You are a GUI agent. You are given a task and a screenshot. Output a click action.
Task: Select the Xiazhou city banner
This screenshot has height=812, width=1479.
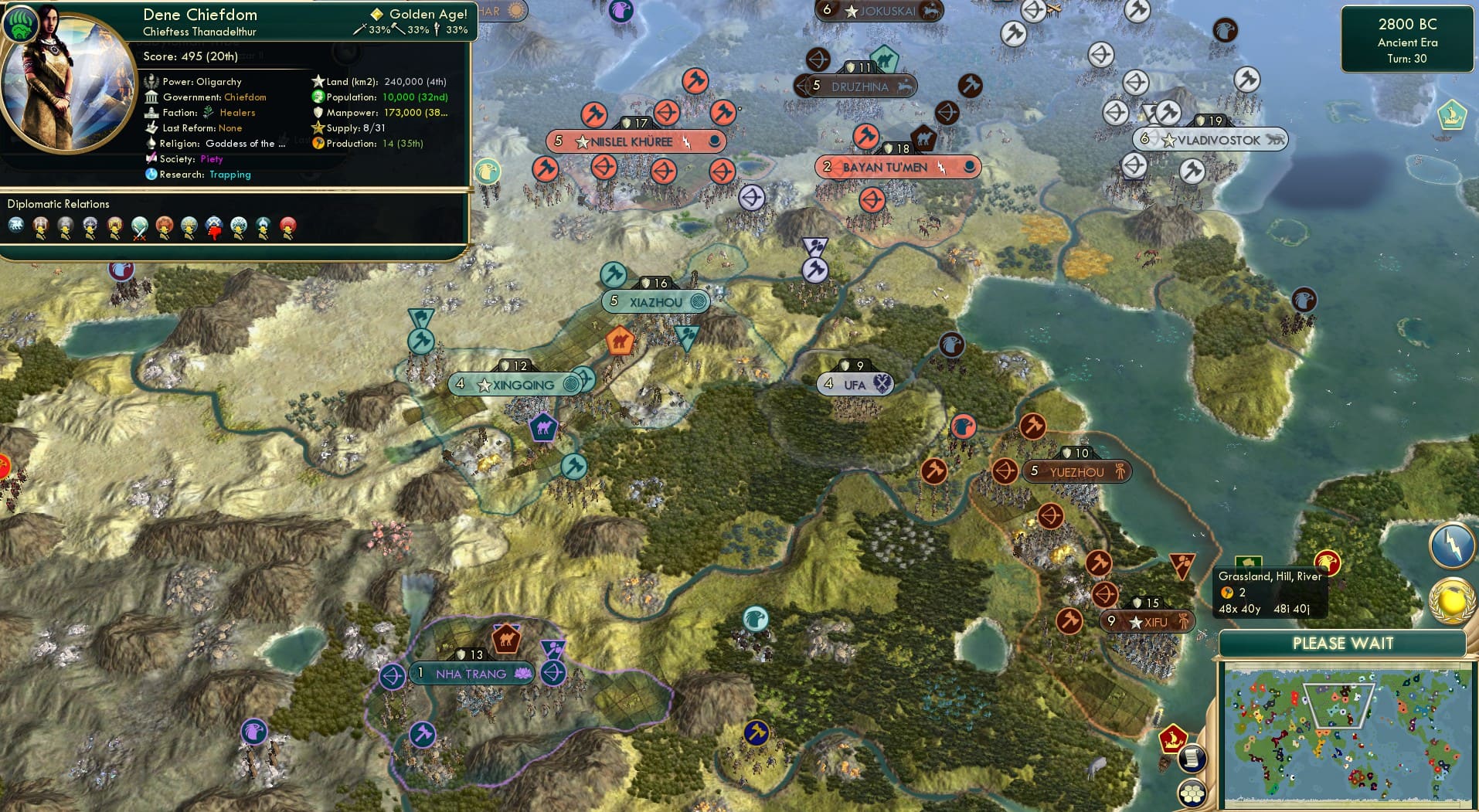click(x=655, y=302)
